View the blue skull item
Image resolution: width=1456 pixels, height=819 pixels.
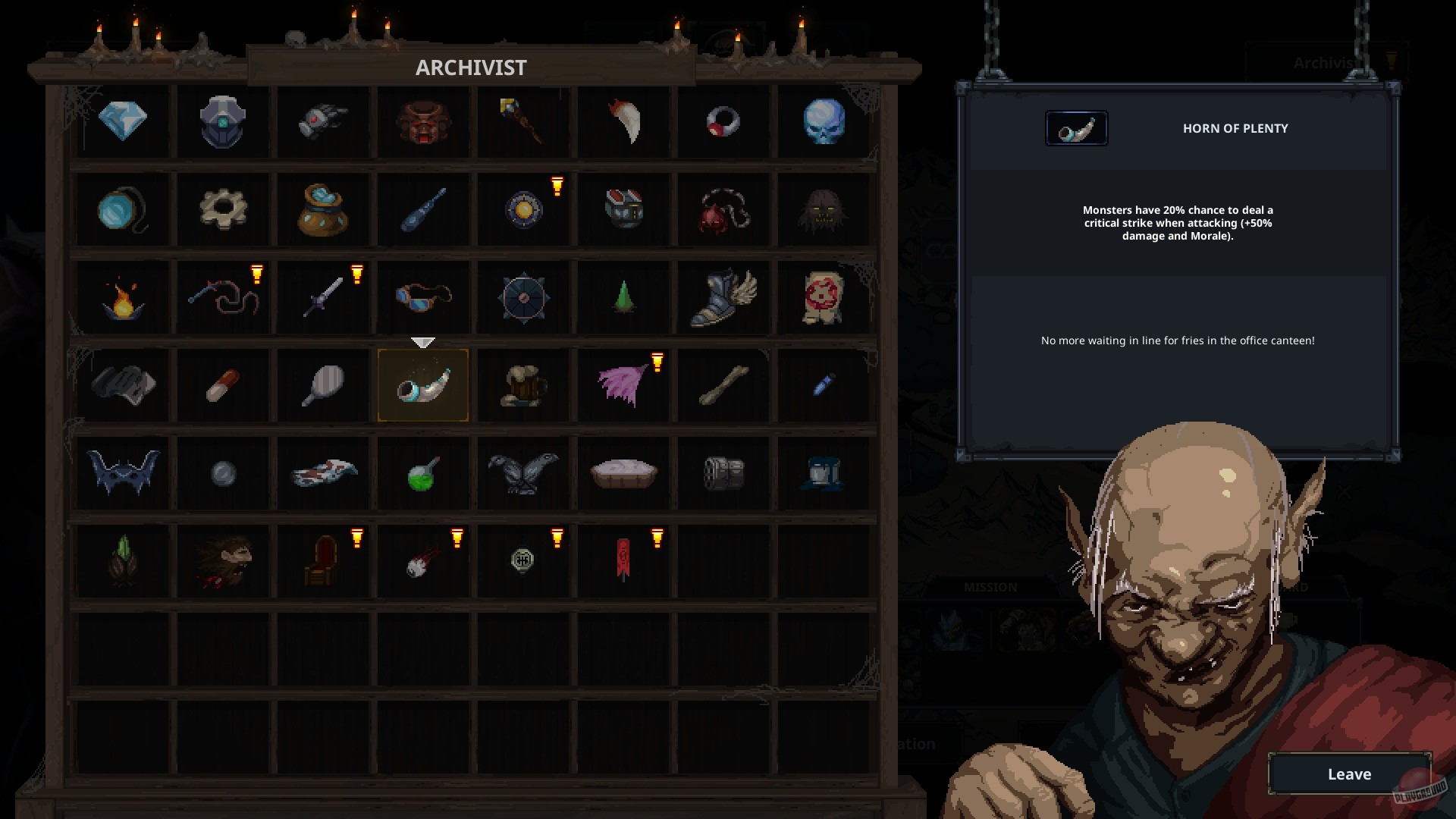[x=824, y=121]
